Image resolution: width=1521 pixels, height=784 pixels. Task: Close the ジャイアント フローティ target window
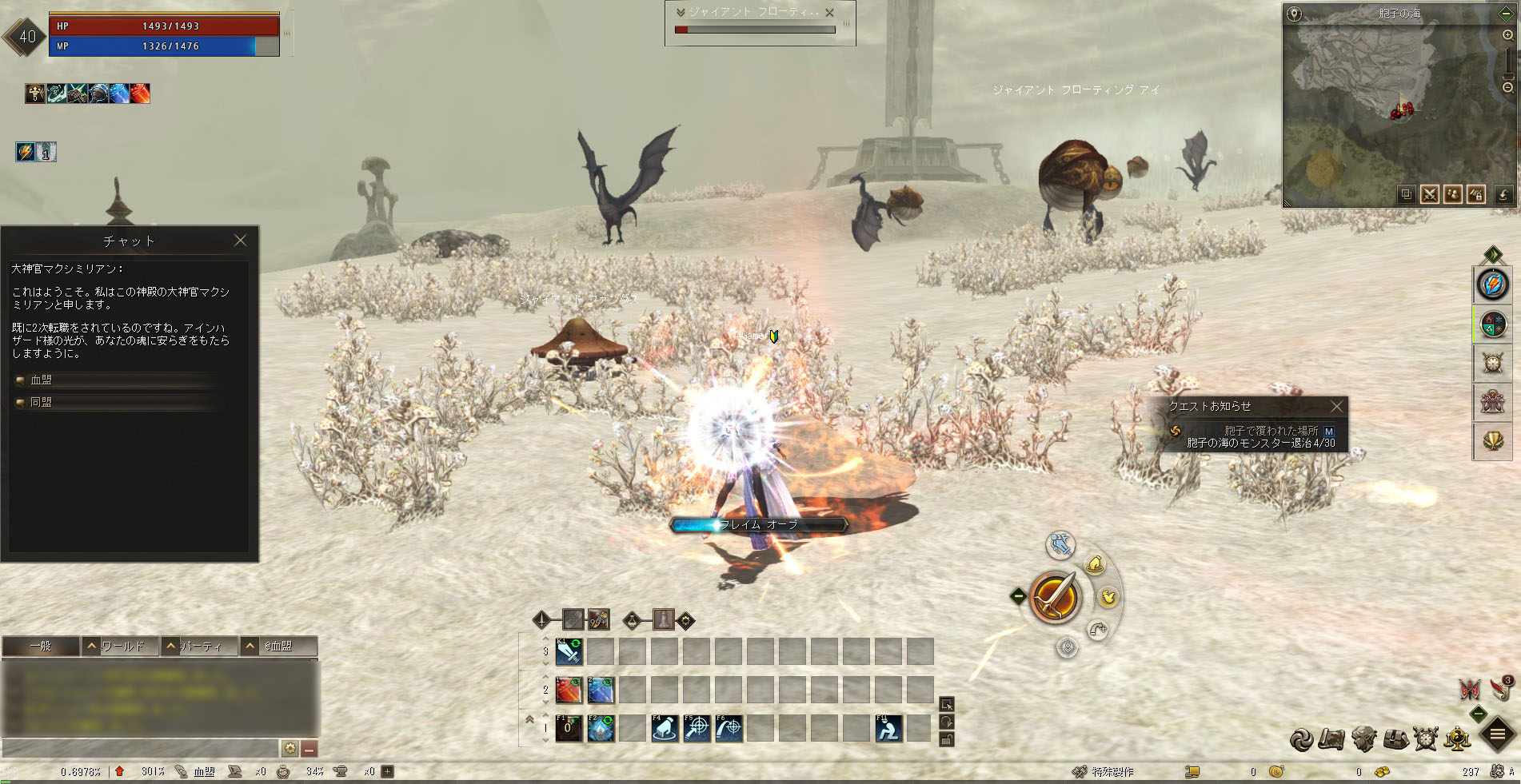point(829,13)
